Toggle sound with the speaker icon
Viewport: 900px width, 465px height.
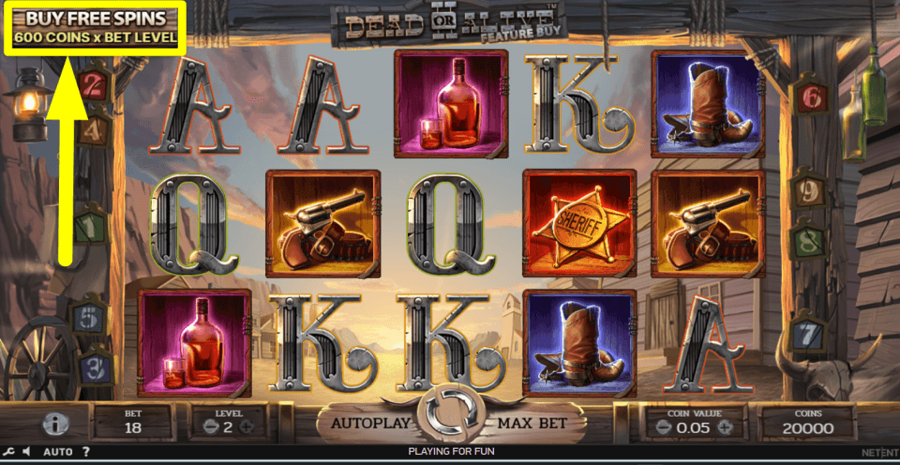click(x=26, y=452)
